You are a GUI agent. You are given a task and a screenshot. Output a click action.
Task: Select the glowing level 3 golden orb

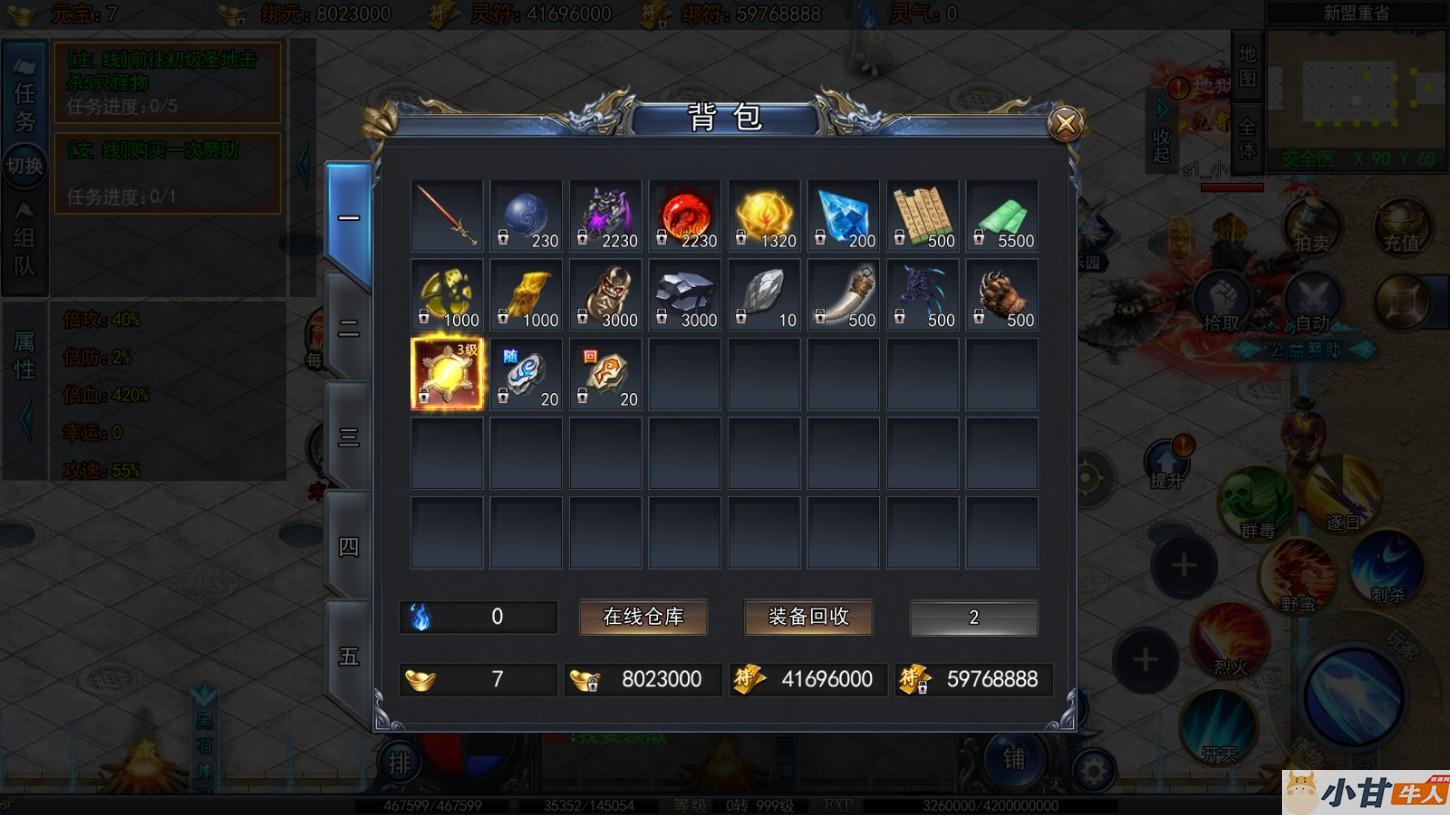pos(447,374)
